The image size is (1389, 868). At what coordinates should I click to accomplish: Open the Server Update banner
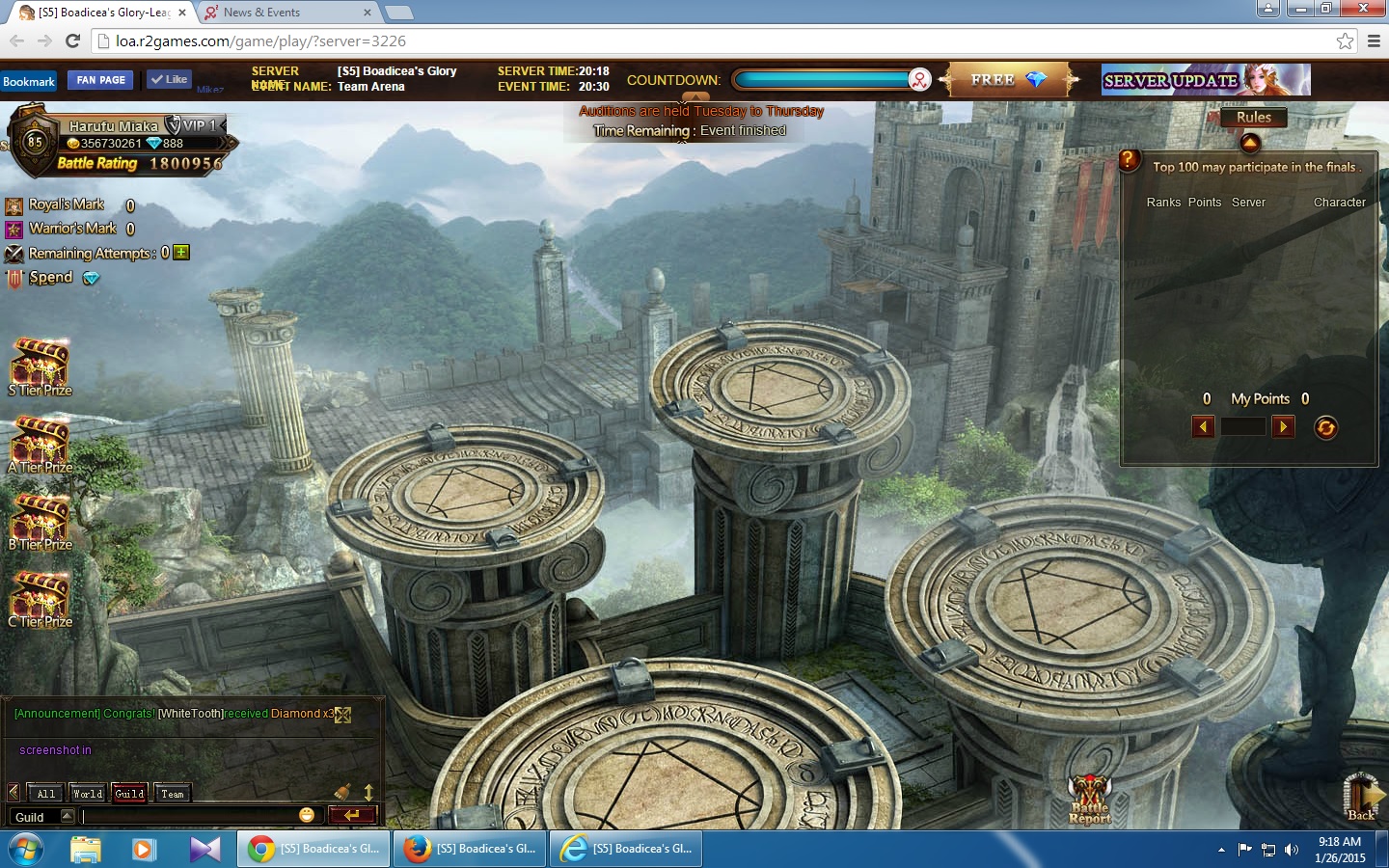pos(1206,80)
